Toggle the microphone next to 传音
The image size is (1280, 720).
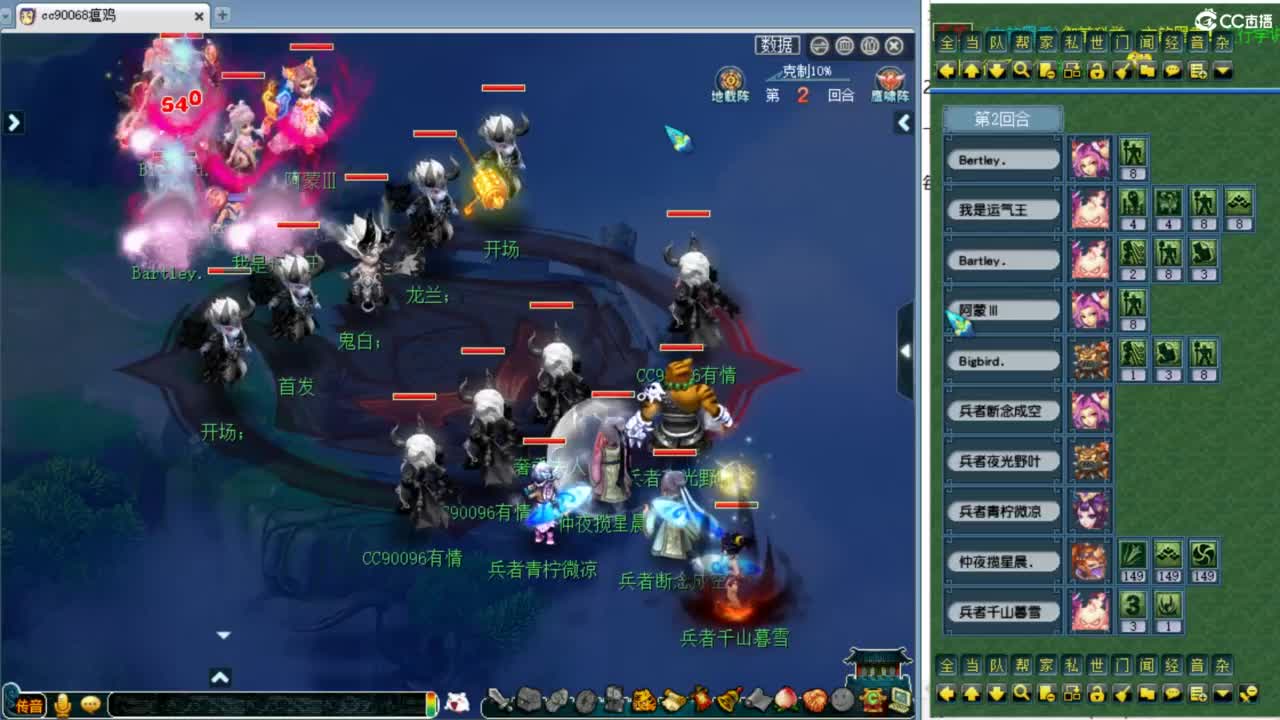click(x=63, y=704)
